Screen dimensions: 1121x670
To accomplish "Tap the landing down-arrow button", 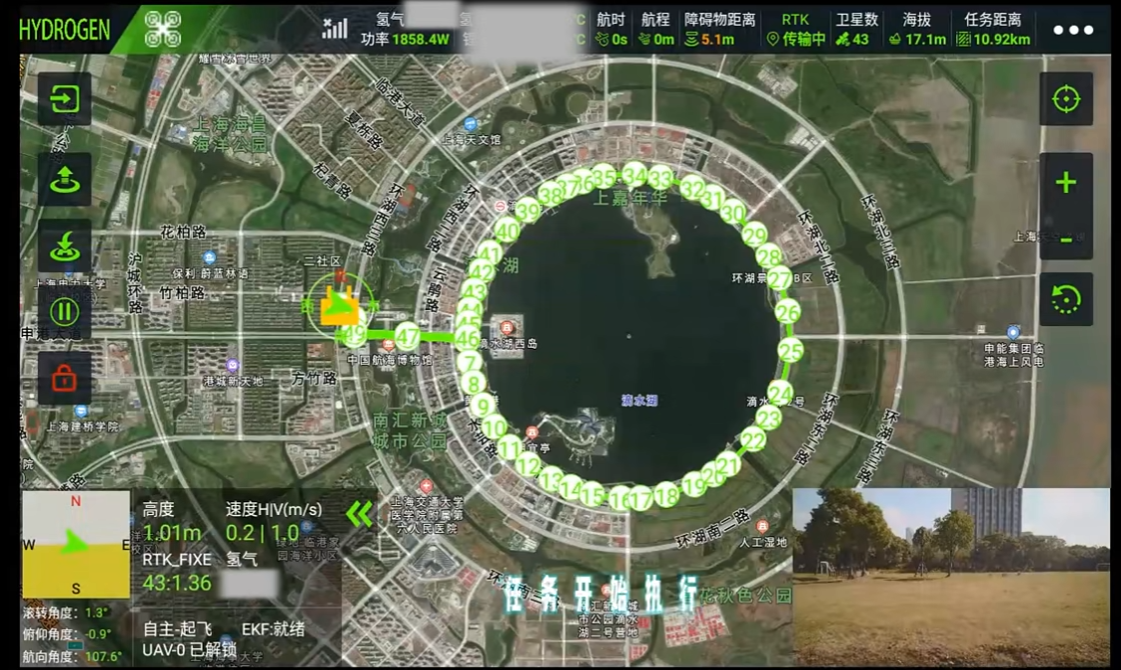I will (x=65, y=246).
